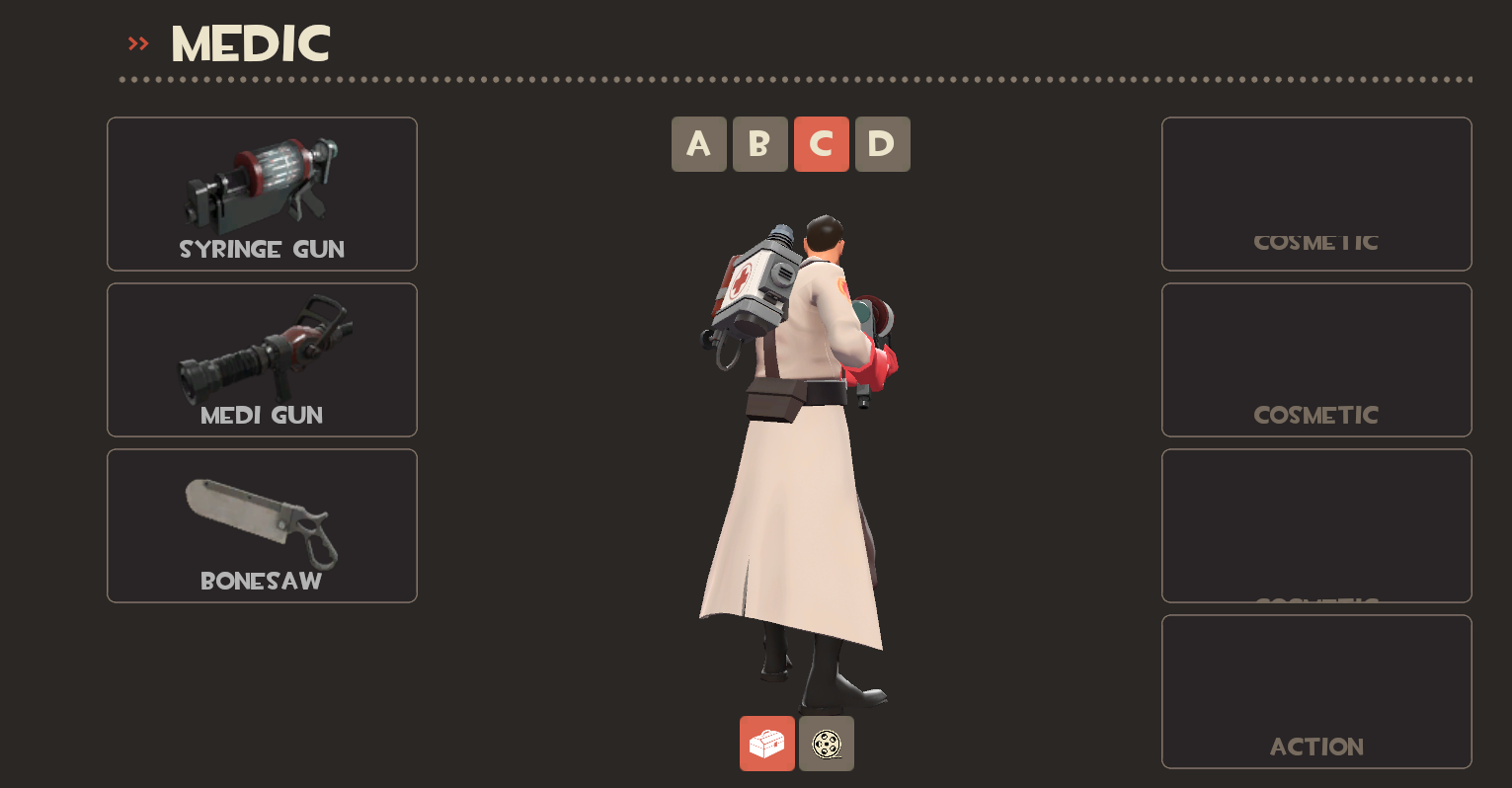This screenshot has width=1512, height=788.
Task: Open the item loadout via the toolbox icon
Action: (x=767, y=744)
